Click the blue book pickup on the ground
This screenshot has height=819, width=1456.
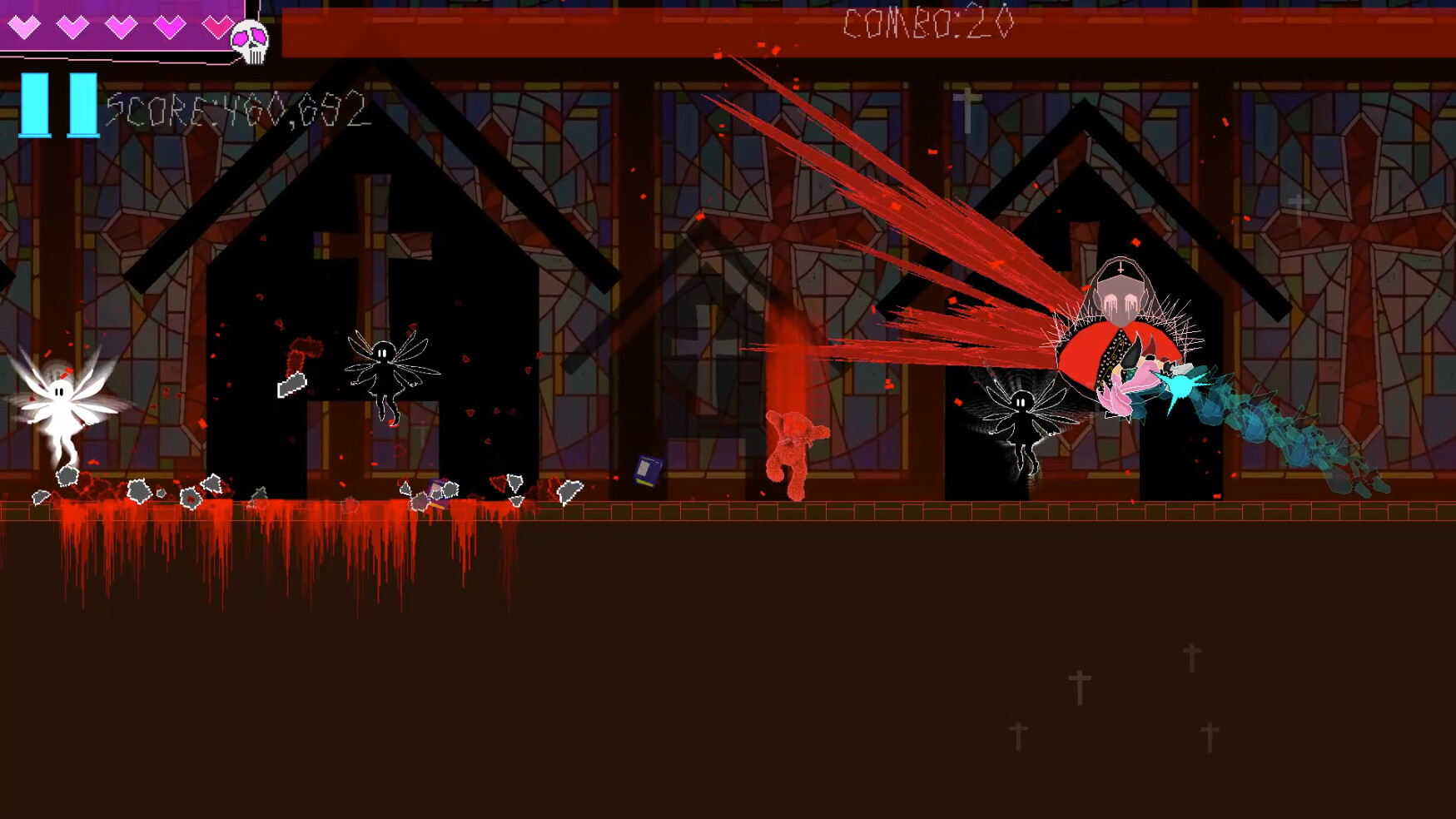click(x=648, y=472)
